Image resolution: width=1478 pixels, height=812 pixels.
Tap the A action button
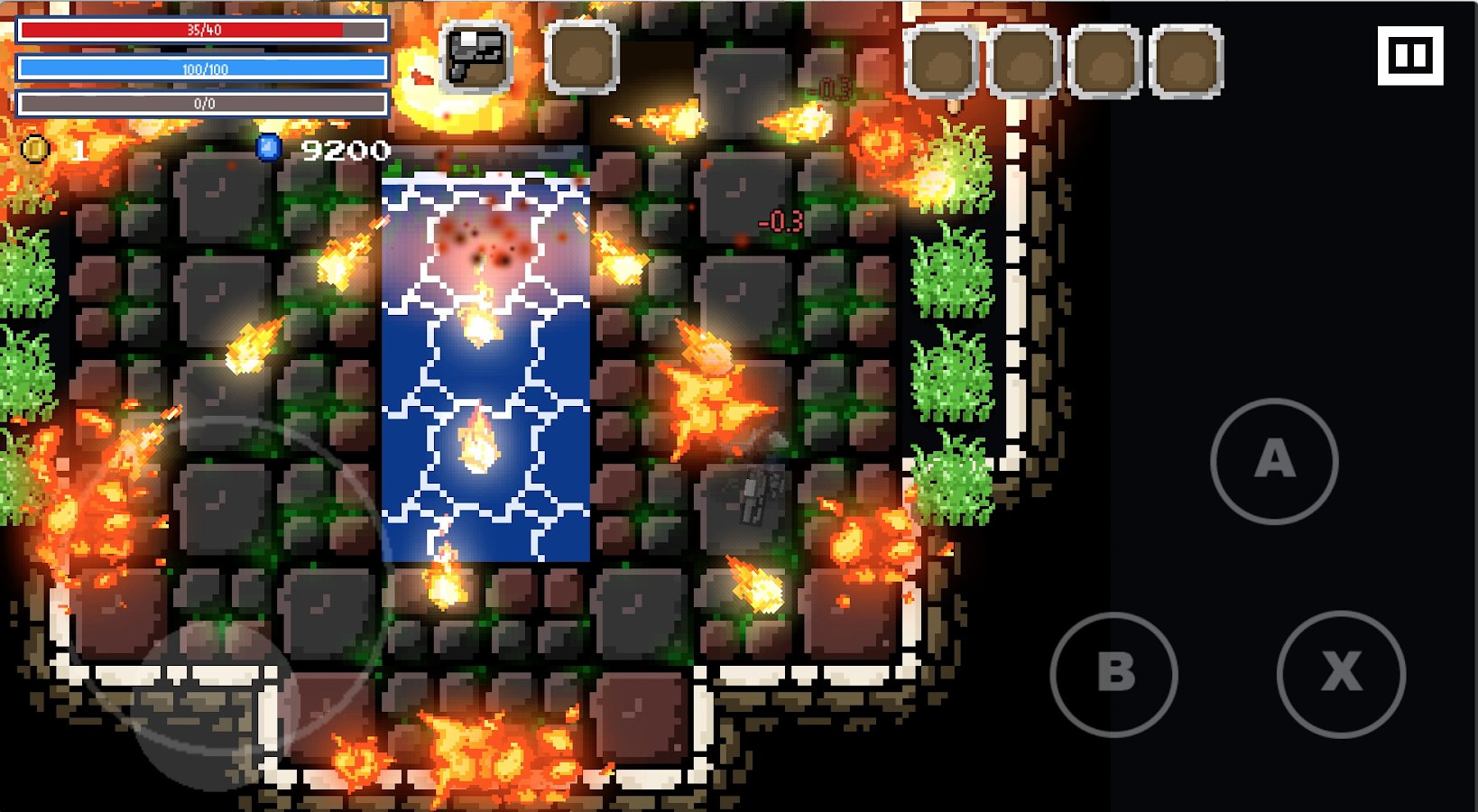coord(1274,461)
